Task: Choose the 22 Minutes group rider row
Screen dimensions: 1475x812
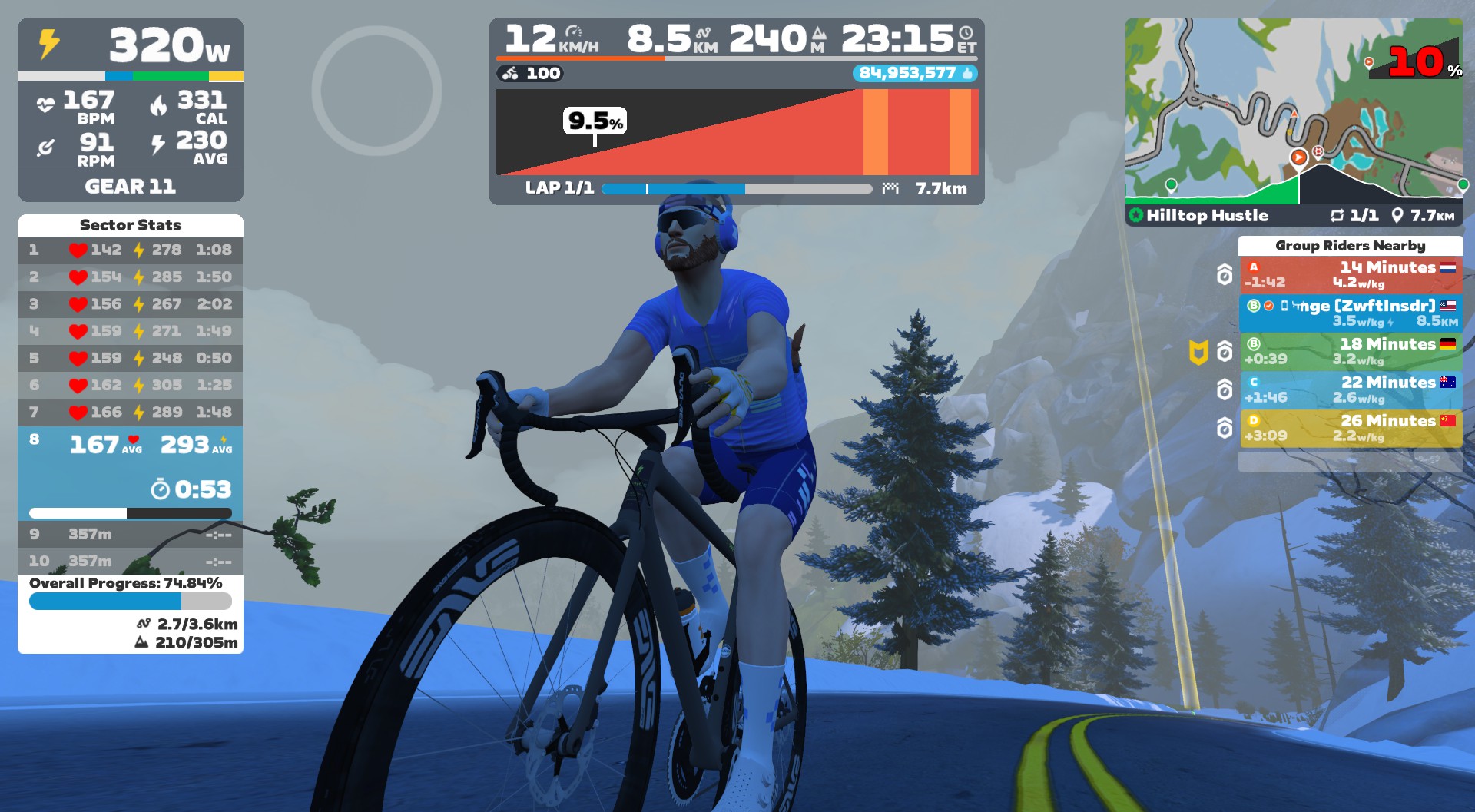Action: click(1350, 389)
